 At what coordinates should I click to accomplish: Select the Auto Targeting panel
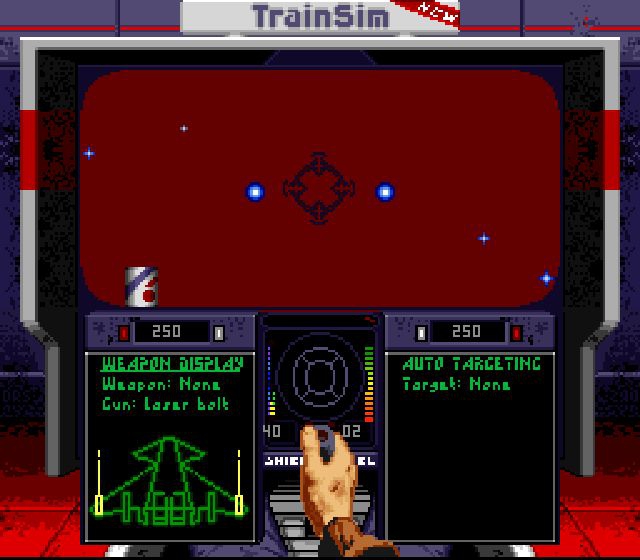tap(470, 446)
